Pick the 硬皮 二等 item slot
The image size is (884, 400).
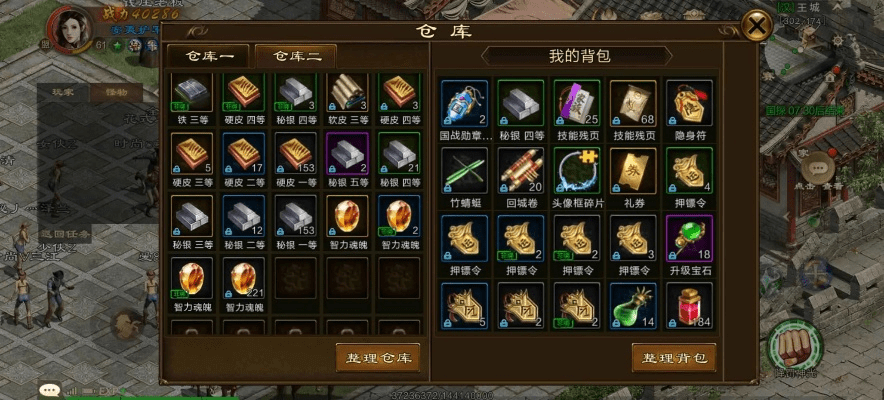point(244,156)
